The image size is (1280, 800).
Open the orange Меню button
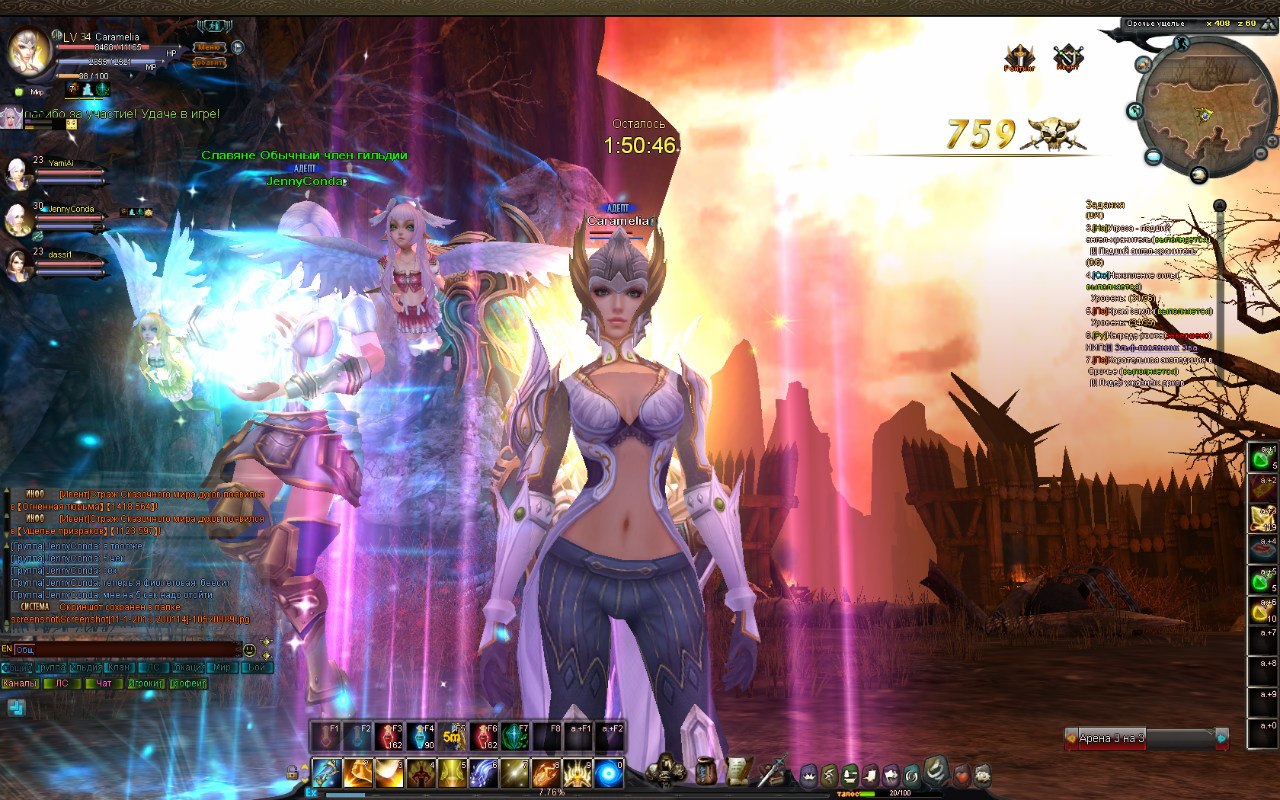pyautogui.click(x=209, y=47)
